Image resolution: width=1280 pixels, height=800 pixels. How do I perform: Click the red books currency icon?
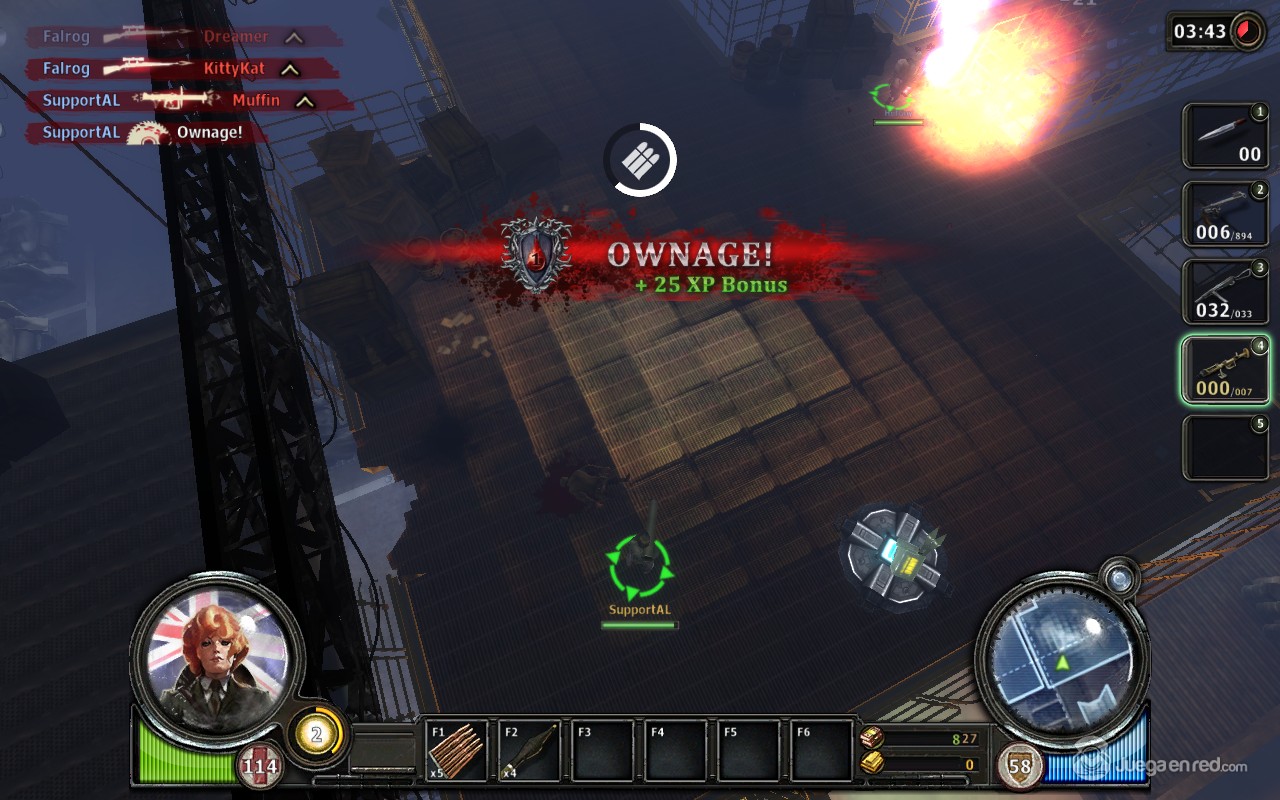click(x=871, y=738)
